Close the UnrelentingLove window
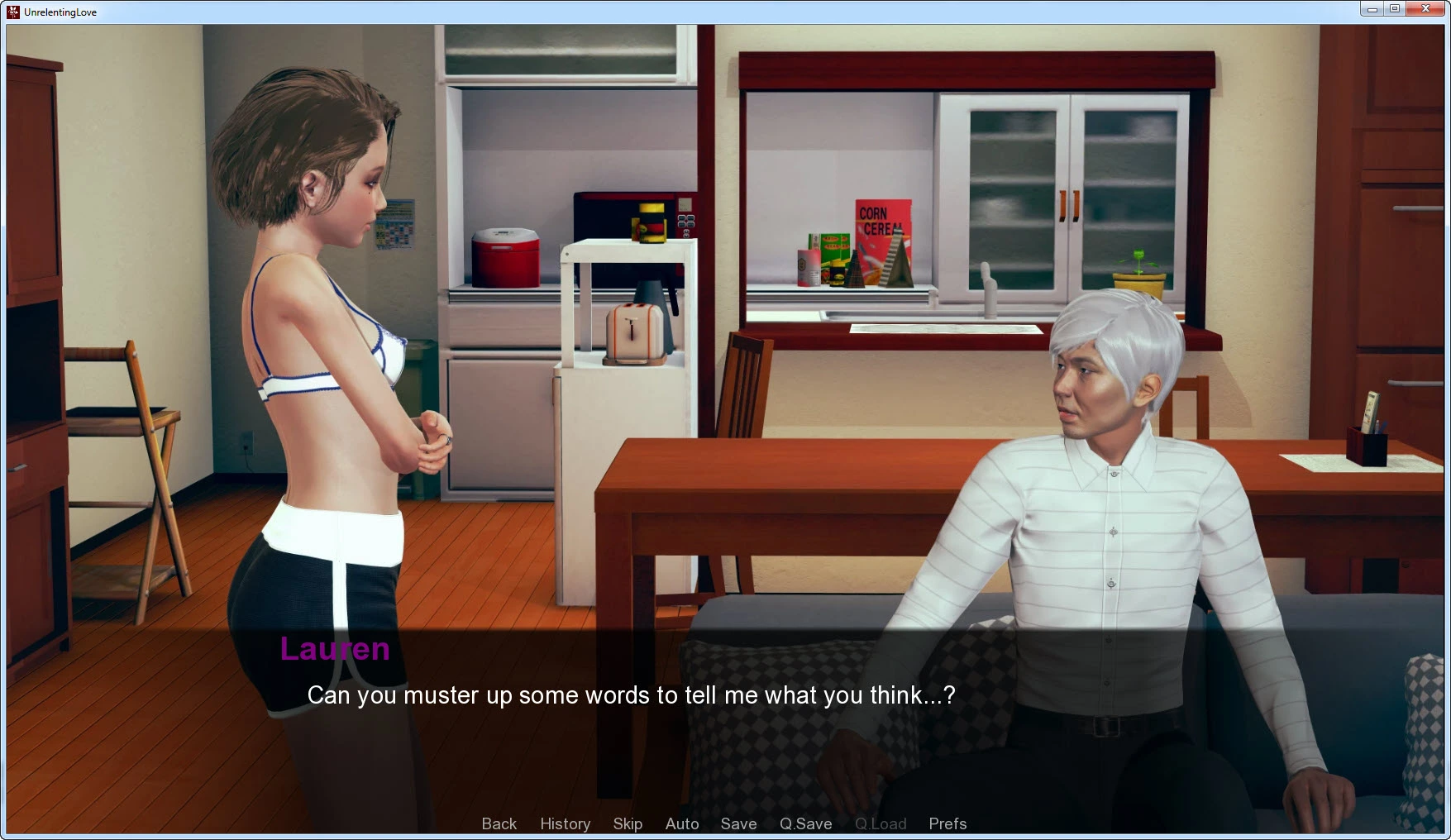The height and width of the screenshot is (840, 1451). 1425,9
